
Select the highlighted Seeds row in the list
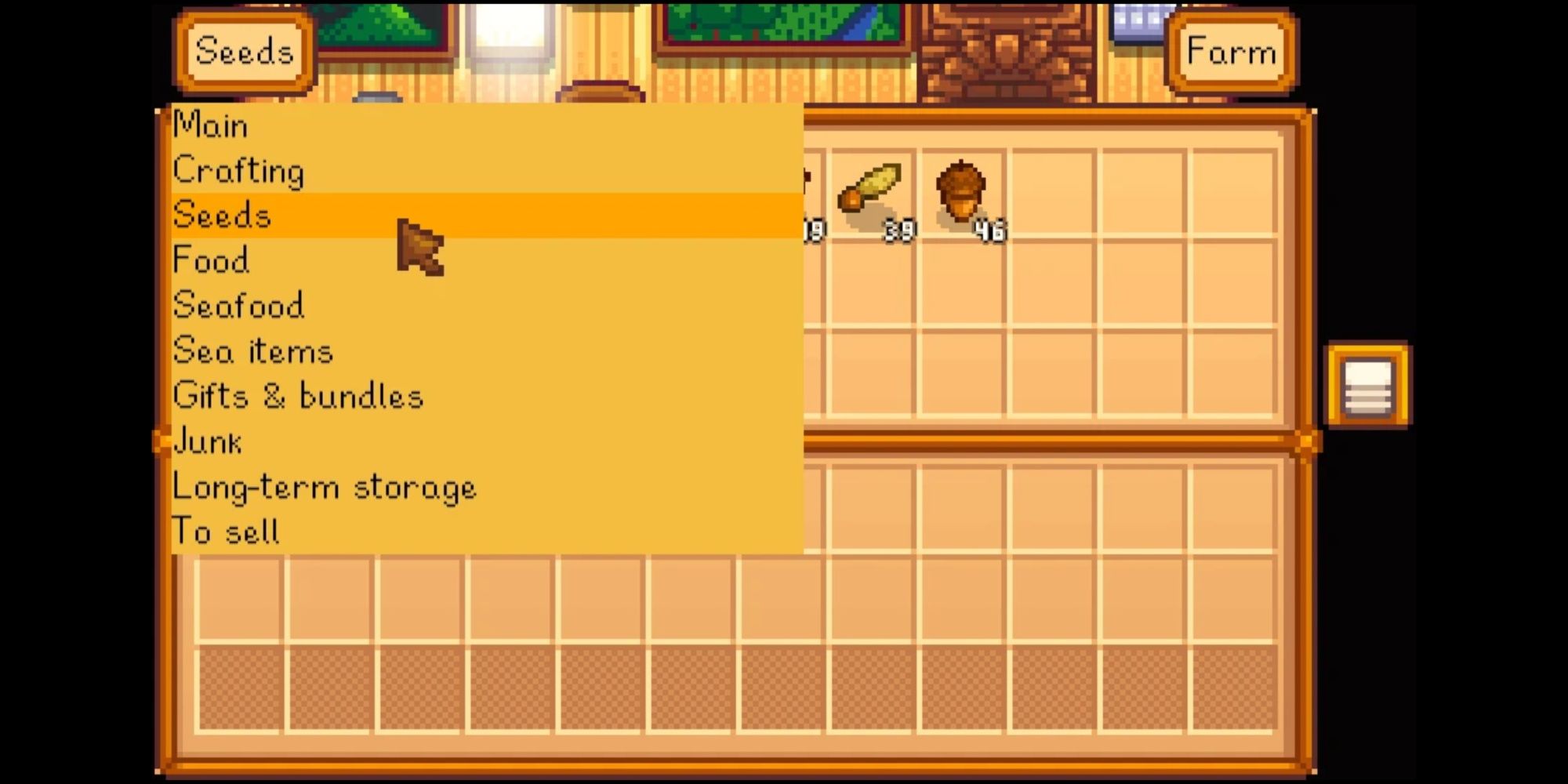point(222,216)
